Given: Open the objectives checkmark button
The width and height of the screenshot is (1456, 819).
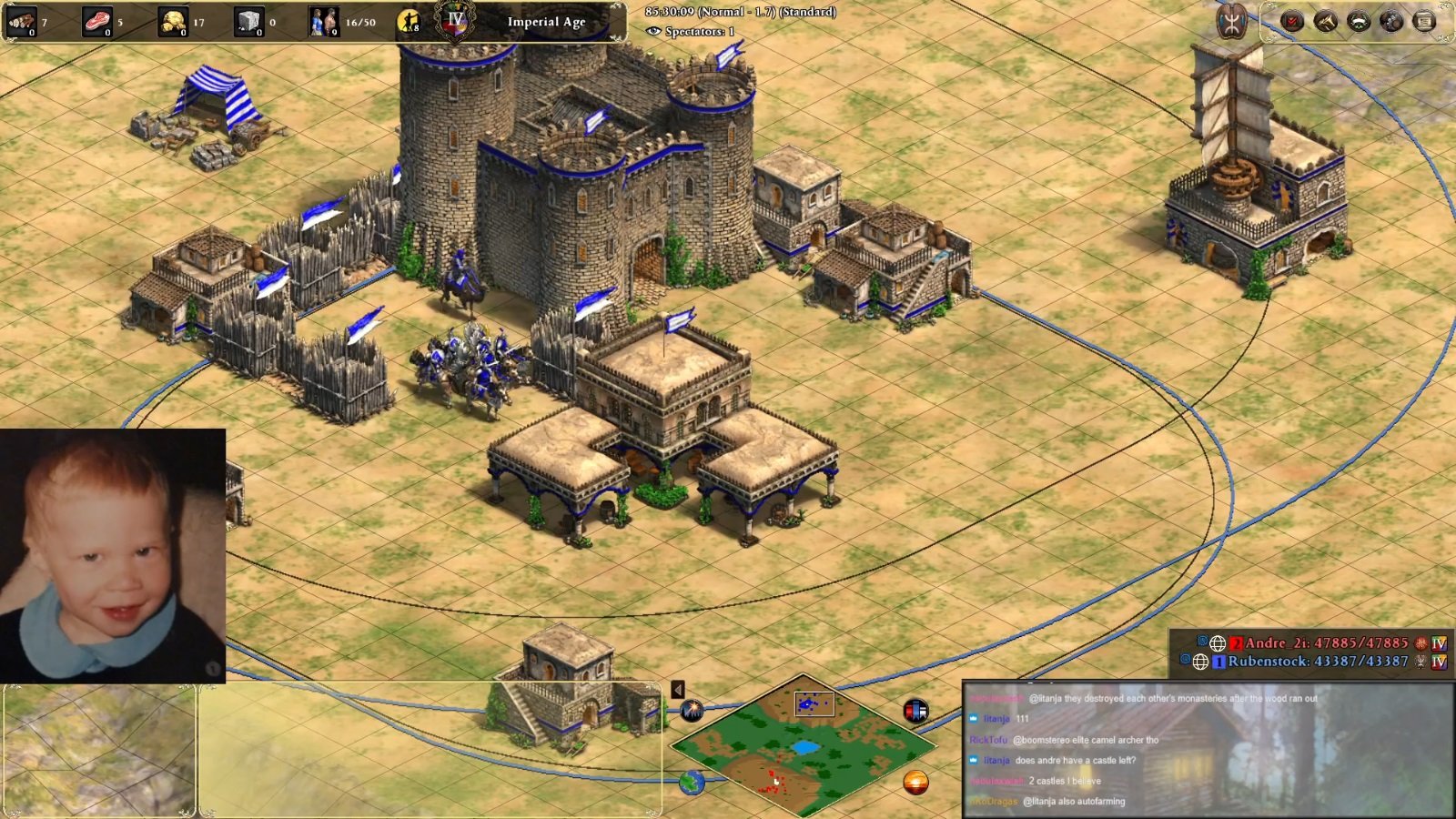Looking at the screenshot, I should [1292, 21].
